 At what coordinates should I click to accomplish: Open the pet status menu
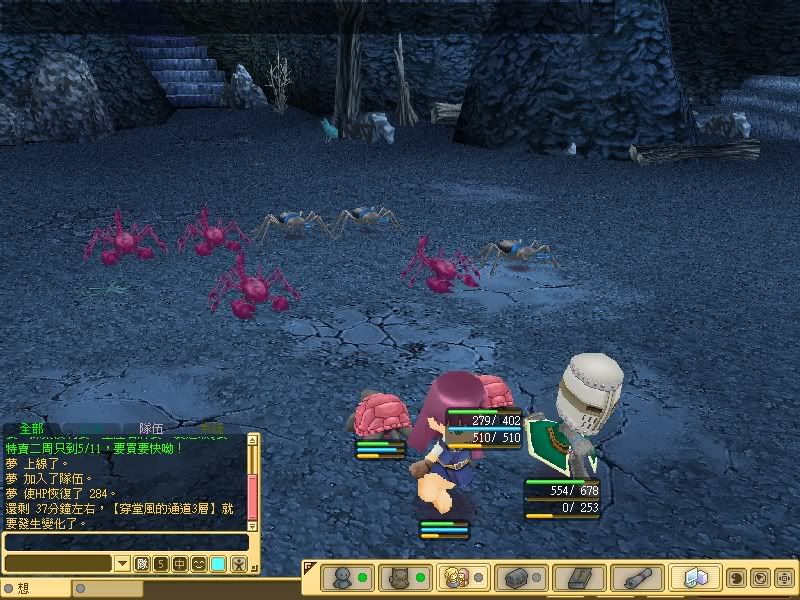click(398, 578)
